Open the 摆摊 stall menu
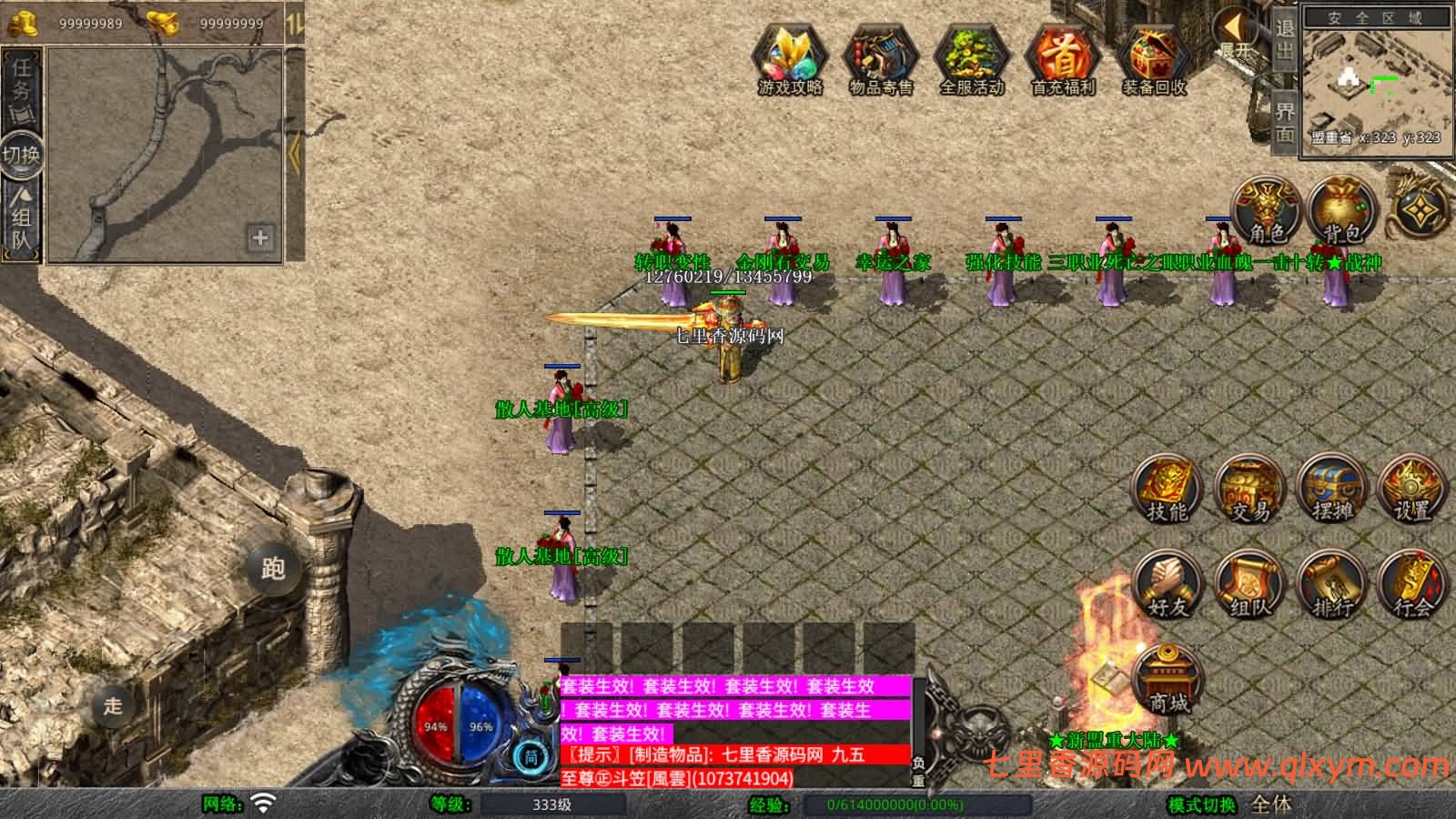 [x=1332, y=490]
